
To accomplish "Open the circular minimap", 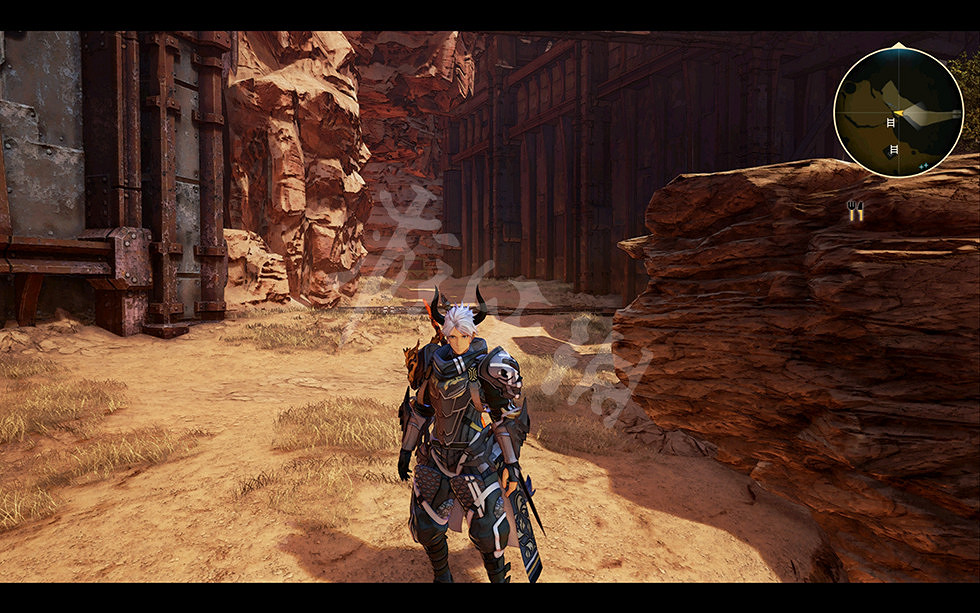I will pyautogui.click(x=898, y=112).
